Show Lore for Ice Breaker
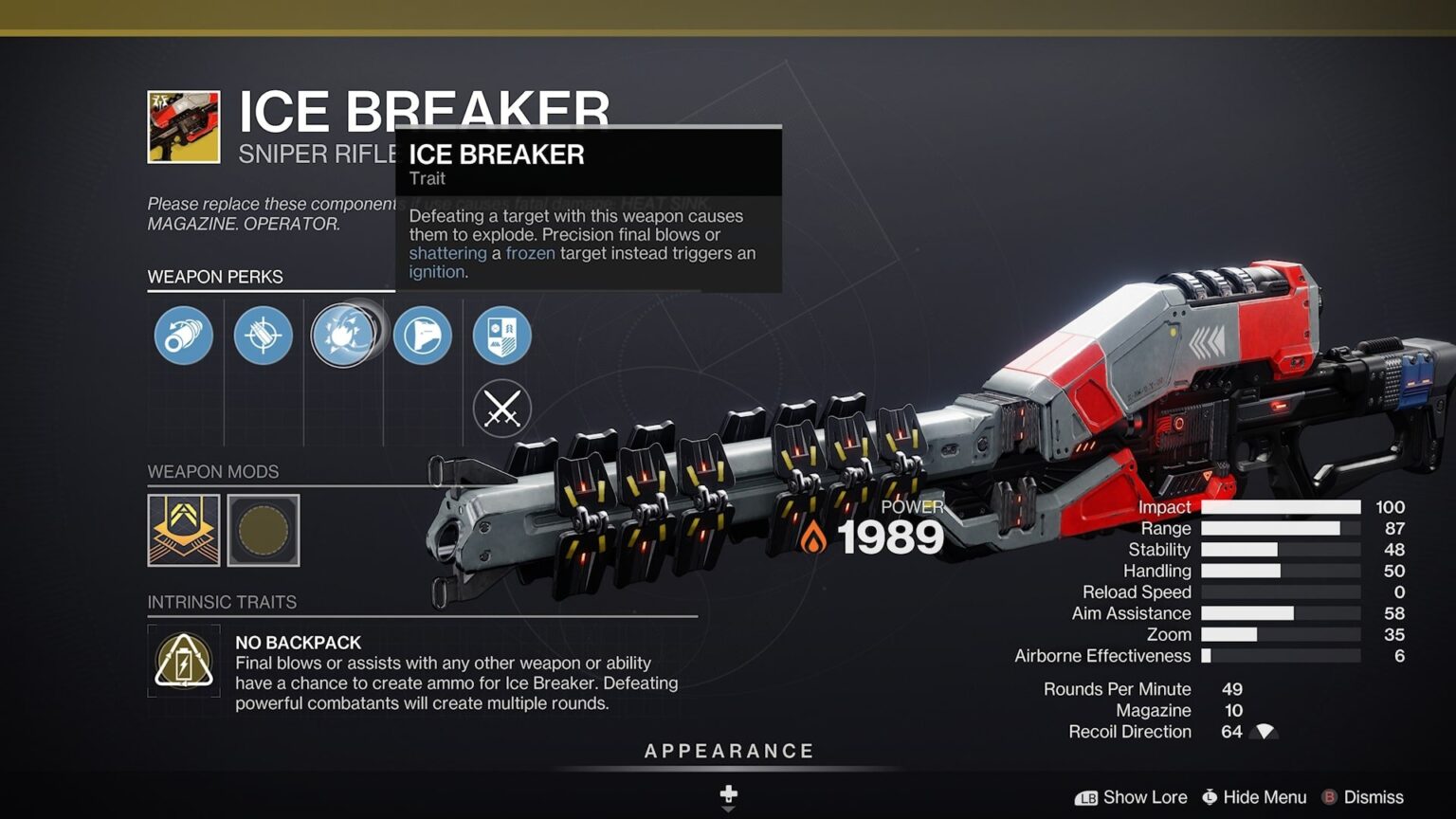This screenshot has height=819, width=1456. (x=1130, y=797)
